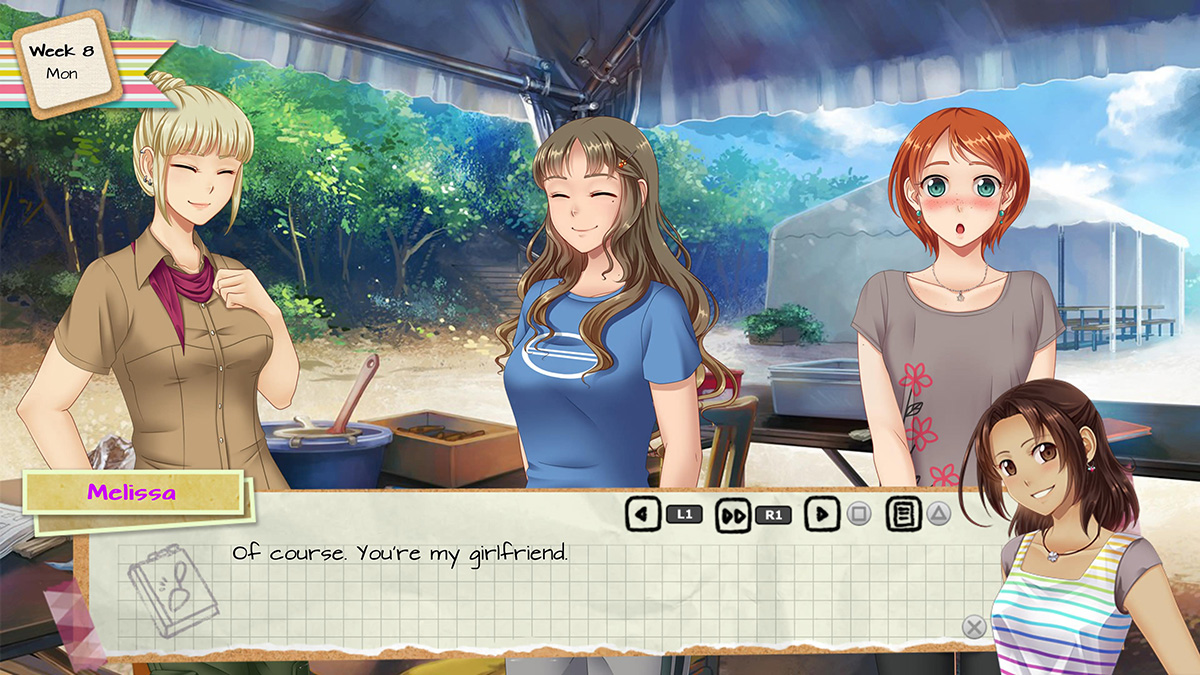
Task: Open the dialogue log notepad icon
Action: pyautogui.click(x=903, y=515)
